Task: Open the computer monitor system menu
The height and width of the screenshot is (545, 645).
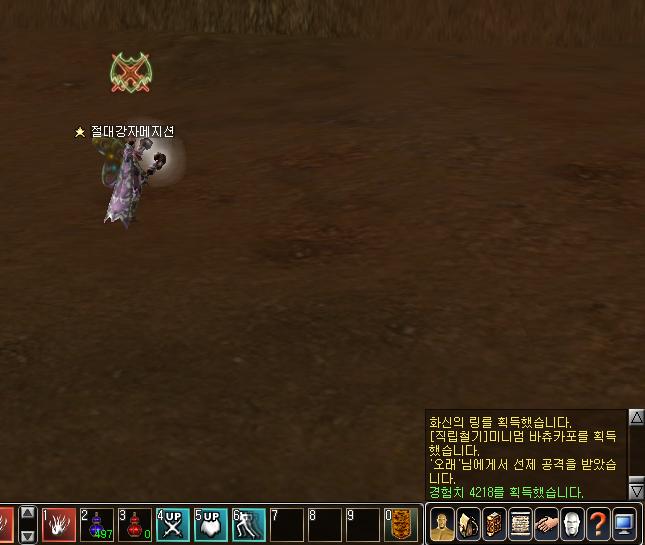Action: point(624,524)
